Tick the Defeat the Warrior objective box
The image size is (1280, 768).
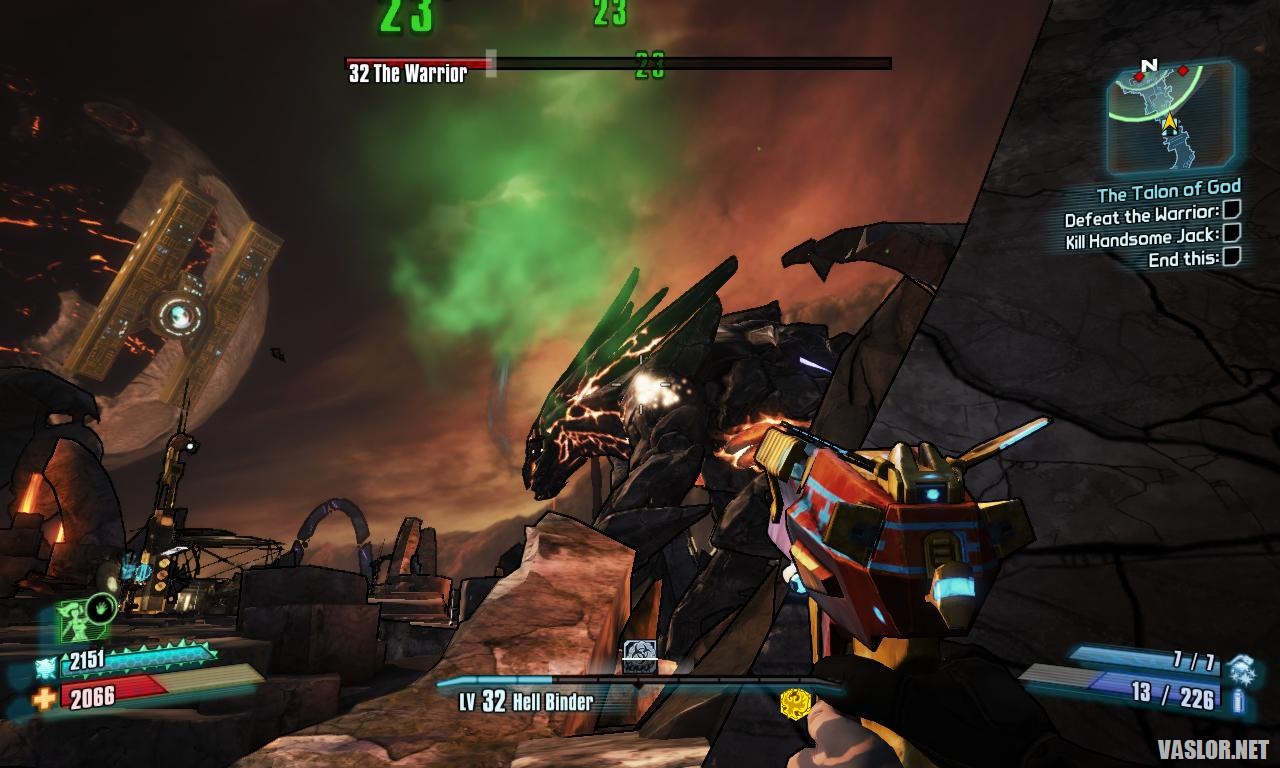tap(1233, 210)
